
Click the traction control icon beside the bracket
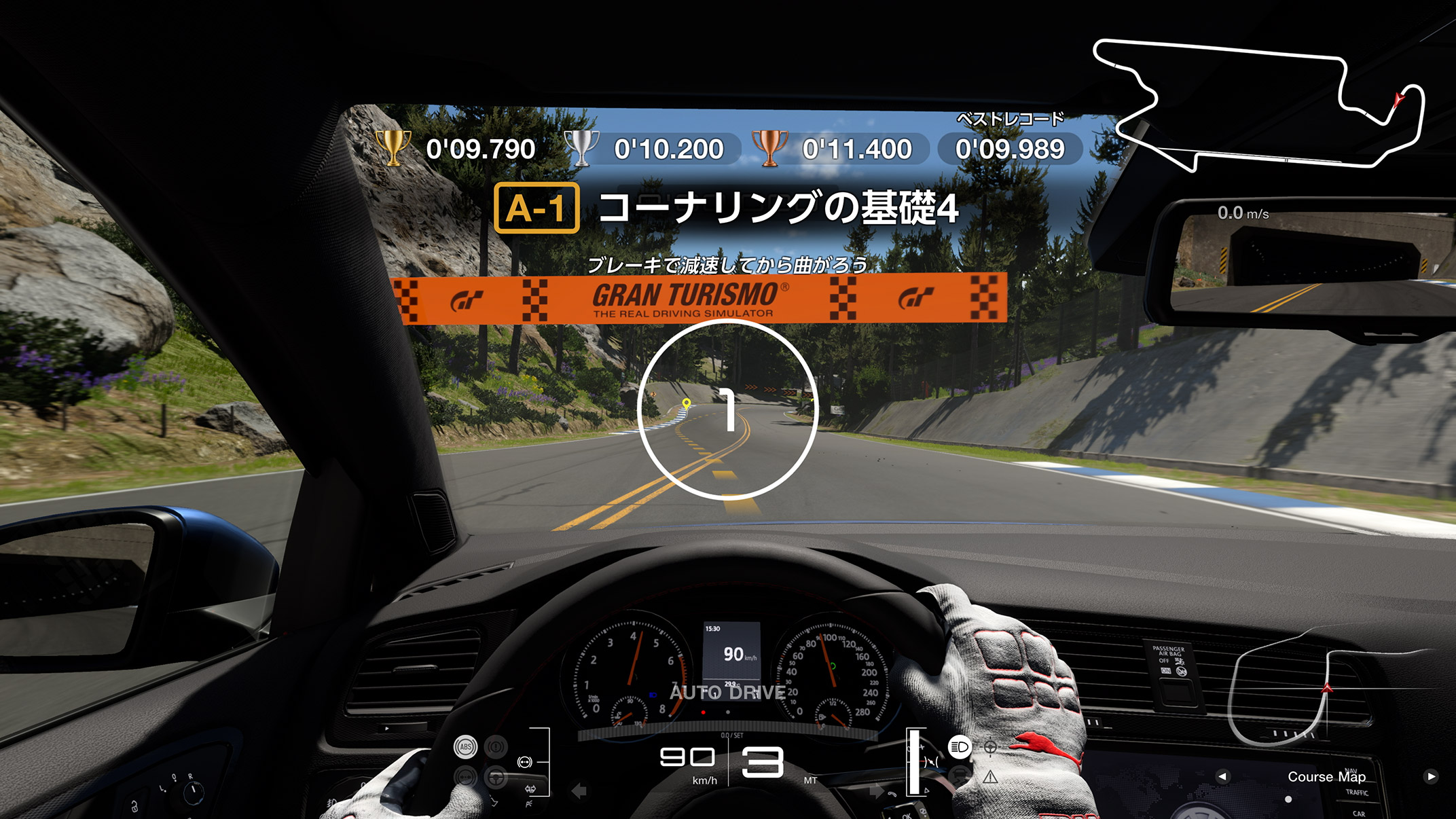[524, 762]
